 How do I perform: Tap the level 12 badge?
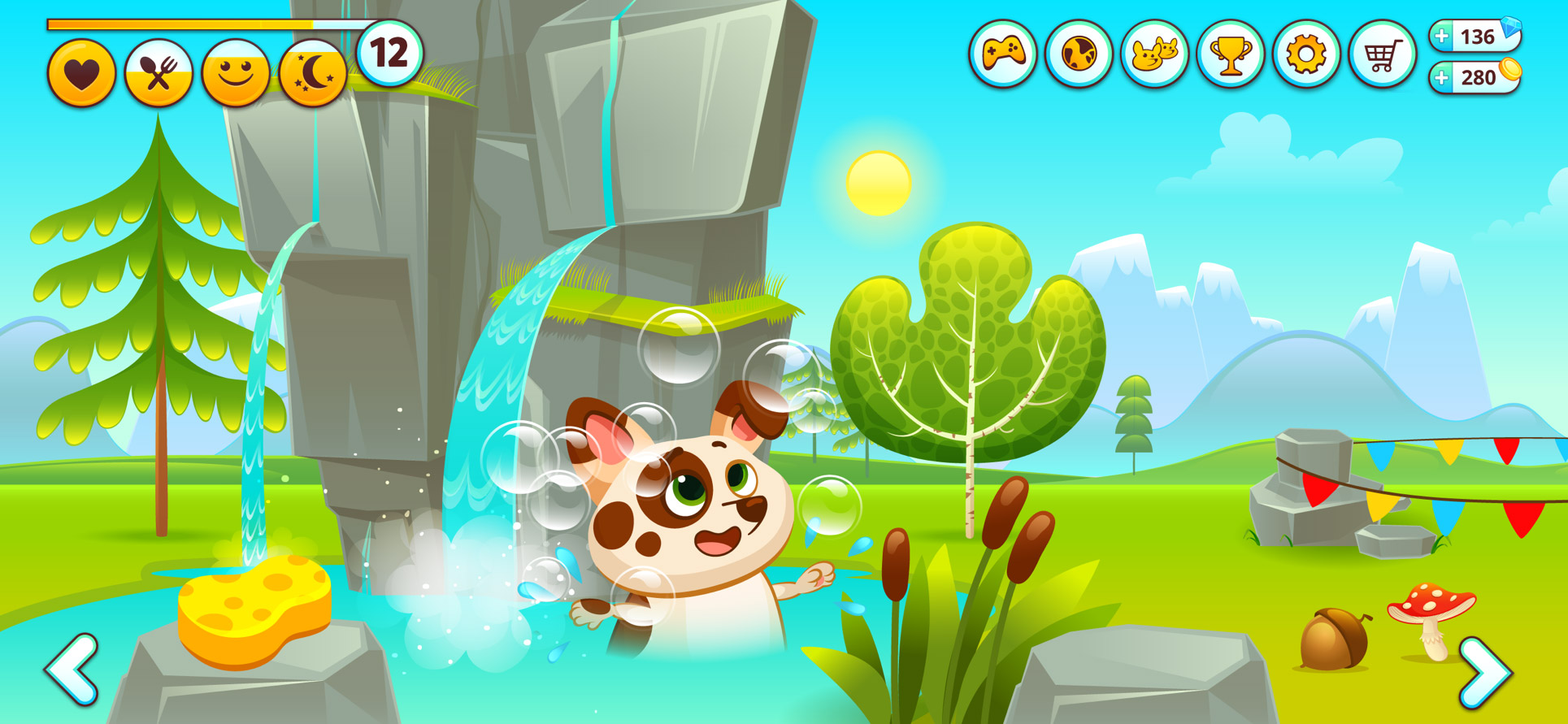pyautogui.click(x=389, y=54)
